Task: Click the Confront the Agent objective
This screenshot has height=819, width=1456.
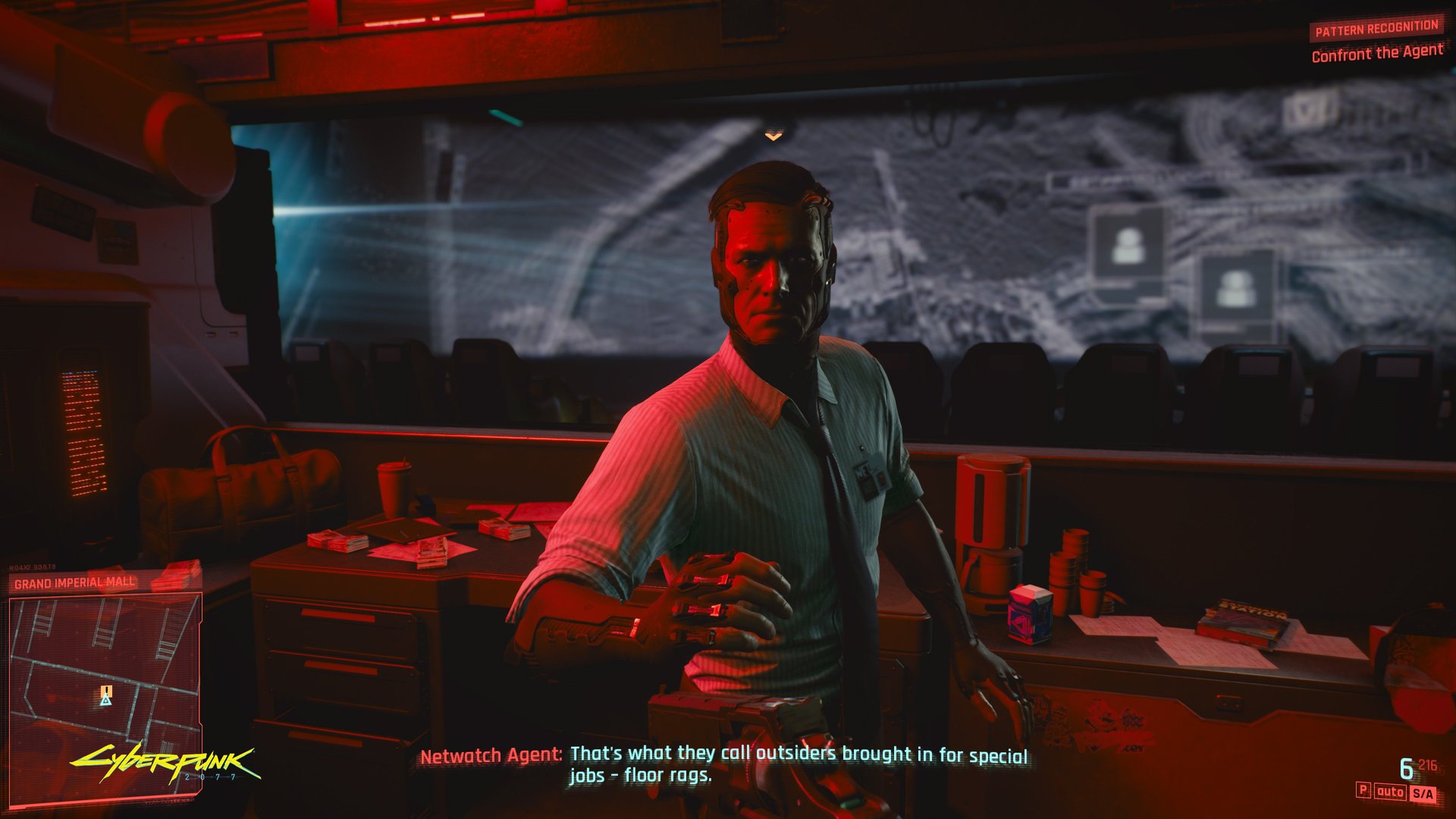Action: pyautogui.click(x=1378, y=53)
